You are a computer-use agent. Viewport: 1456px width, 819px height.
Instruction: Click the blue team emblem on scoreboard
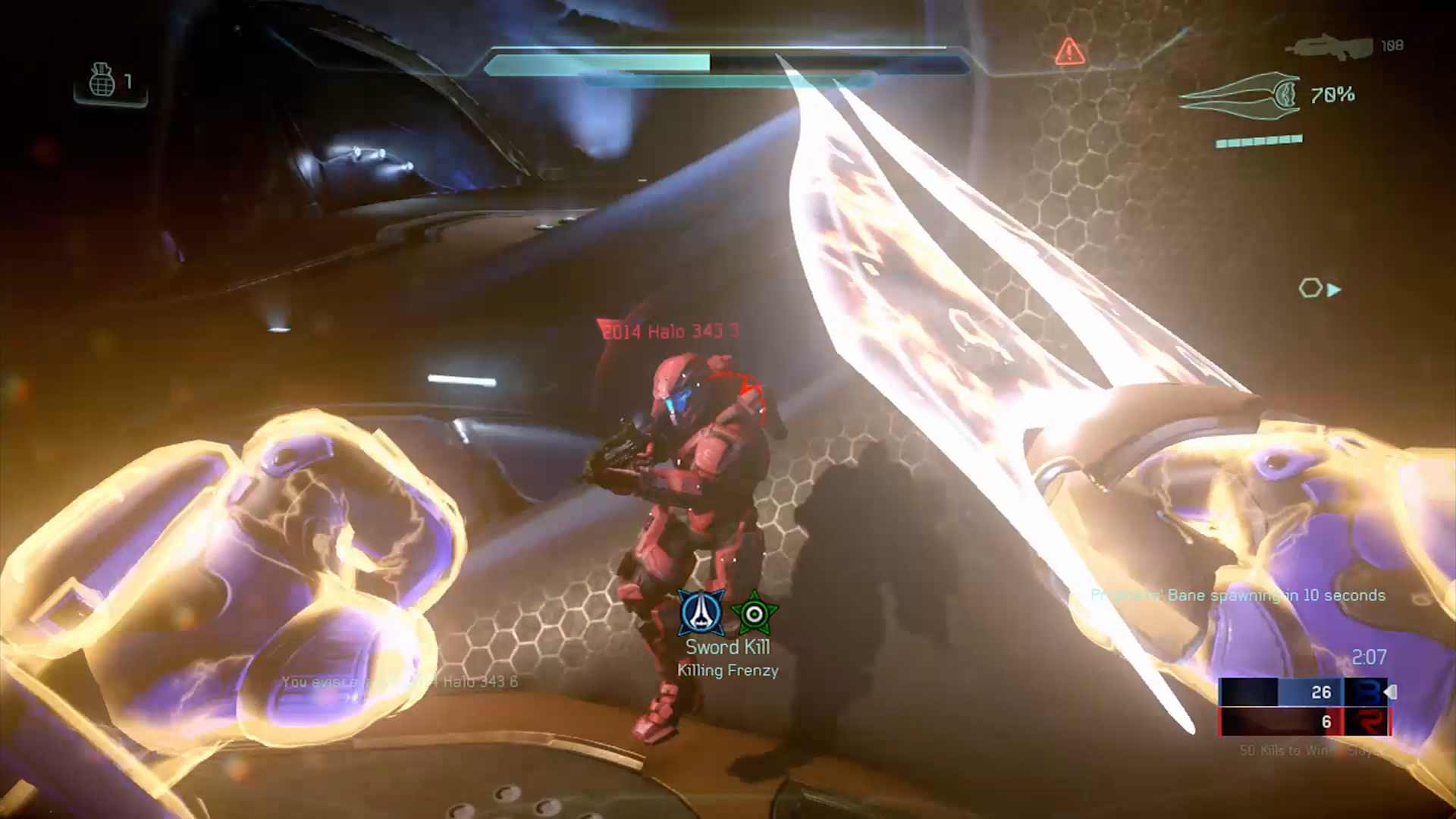[1367, 692]
